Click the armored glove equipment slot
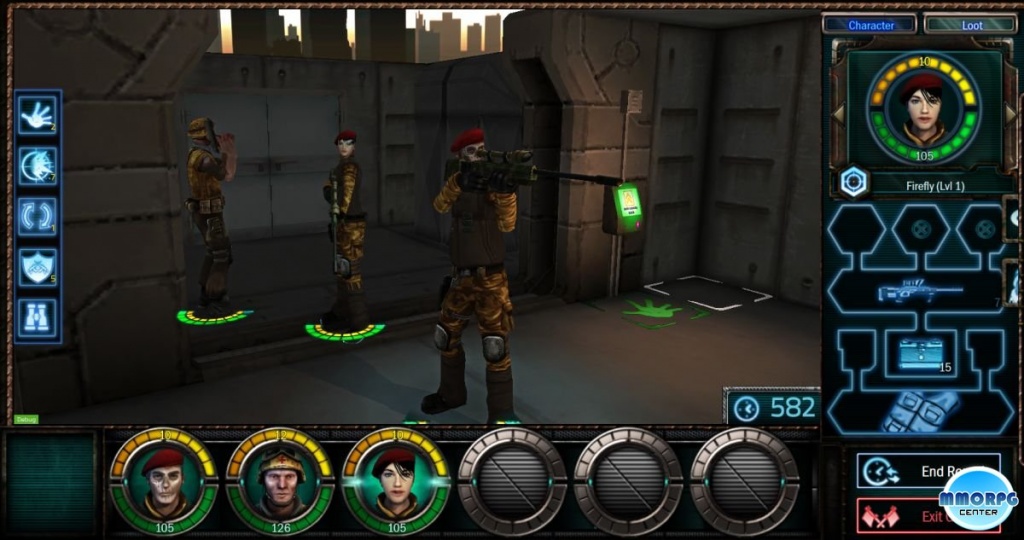 (919, 410)
